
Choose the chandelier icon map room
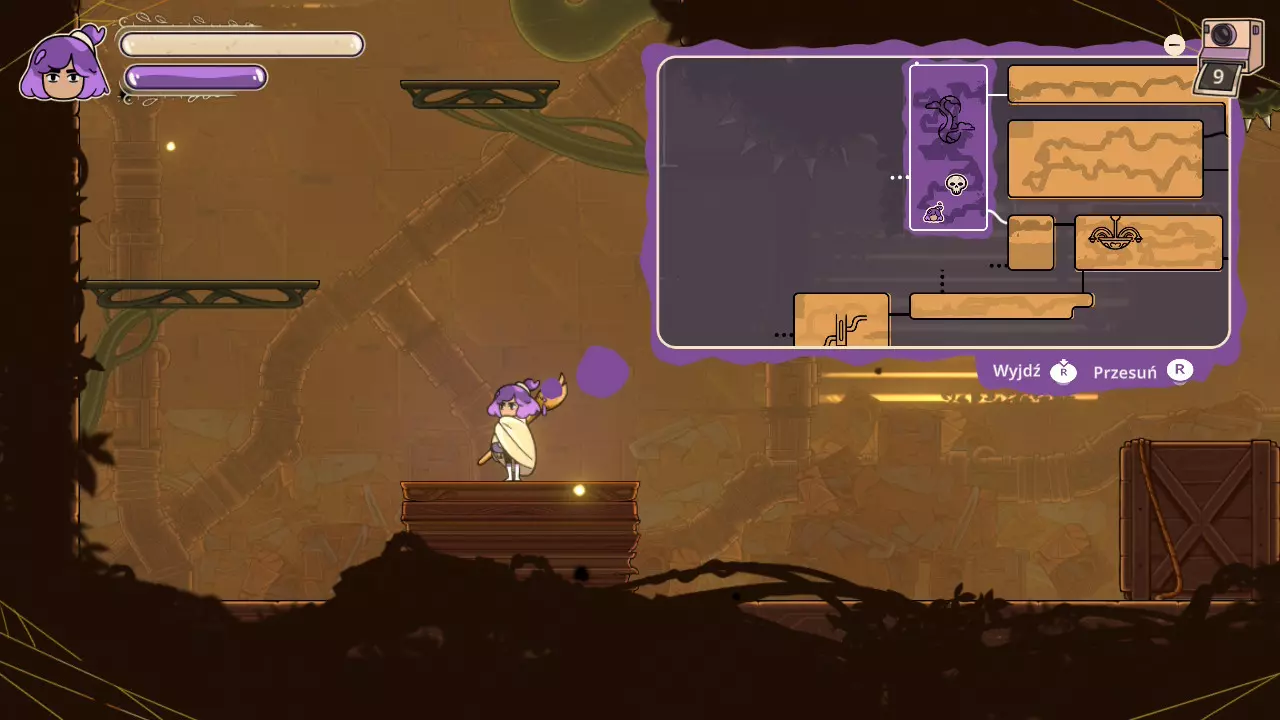coord(1115,237)
